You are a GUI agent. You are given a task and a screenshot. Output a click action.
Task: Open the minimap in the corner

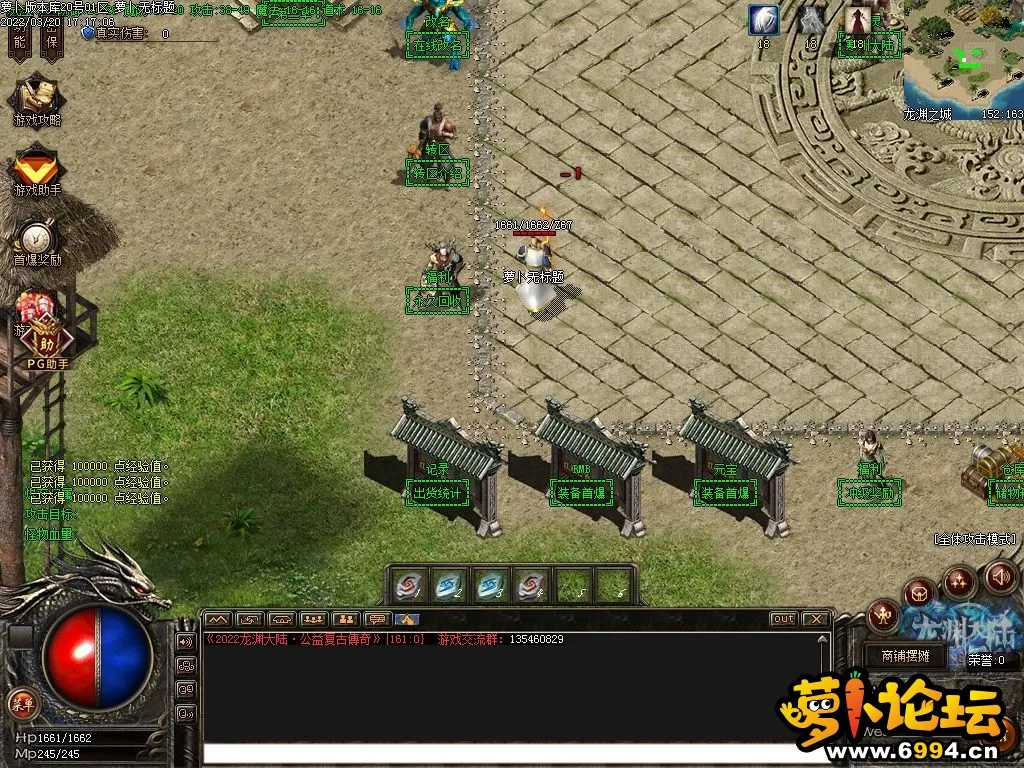pos(963,60)
